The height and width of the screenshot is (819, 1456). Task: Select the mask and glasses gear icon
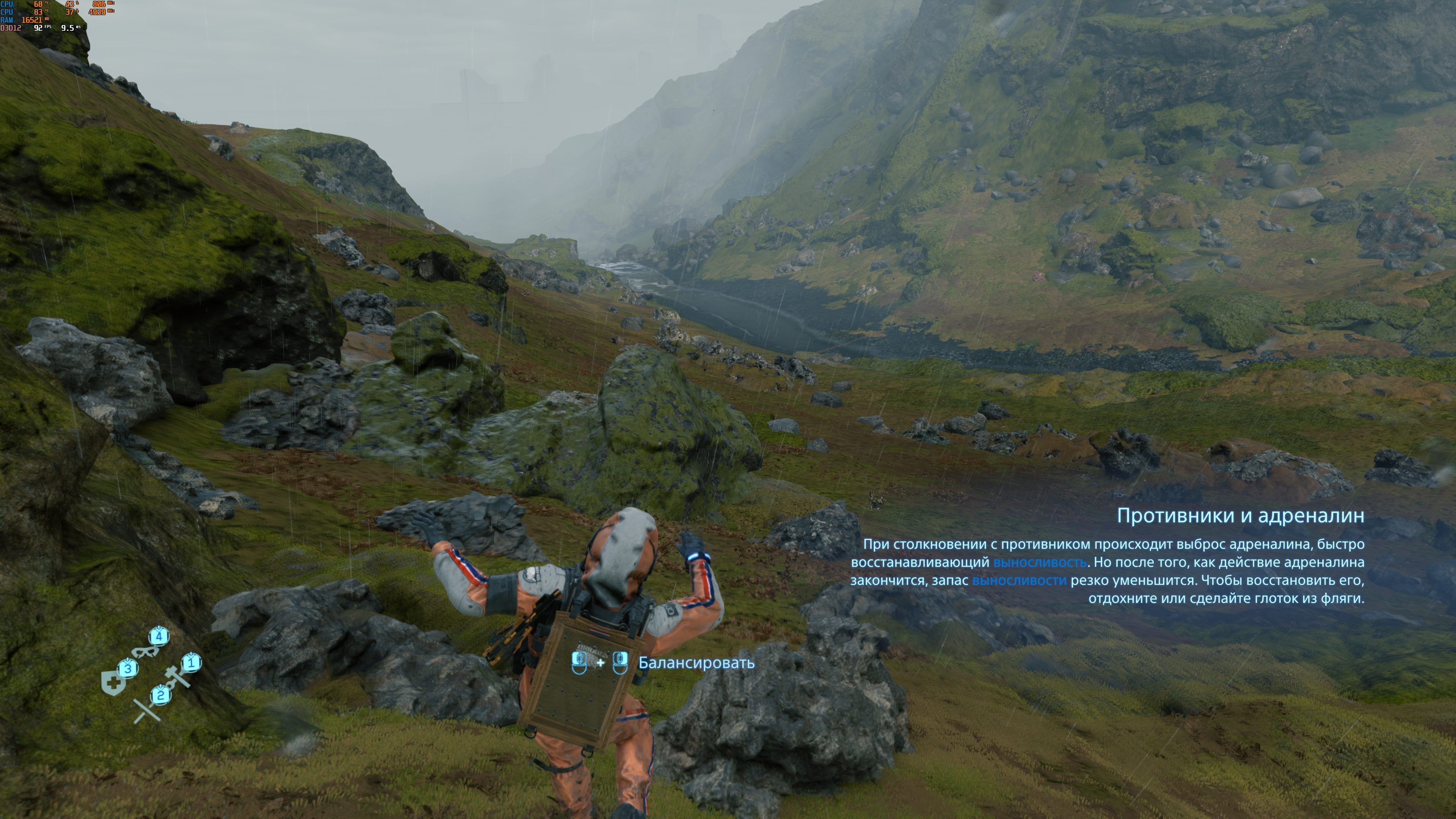tap(145, 652)
